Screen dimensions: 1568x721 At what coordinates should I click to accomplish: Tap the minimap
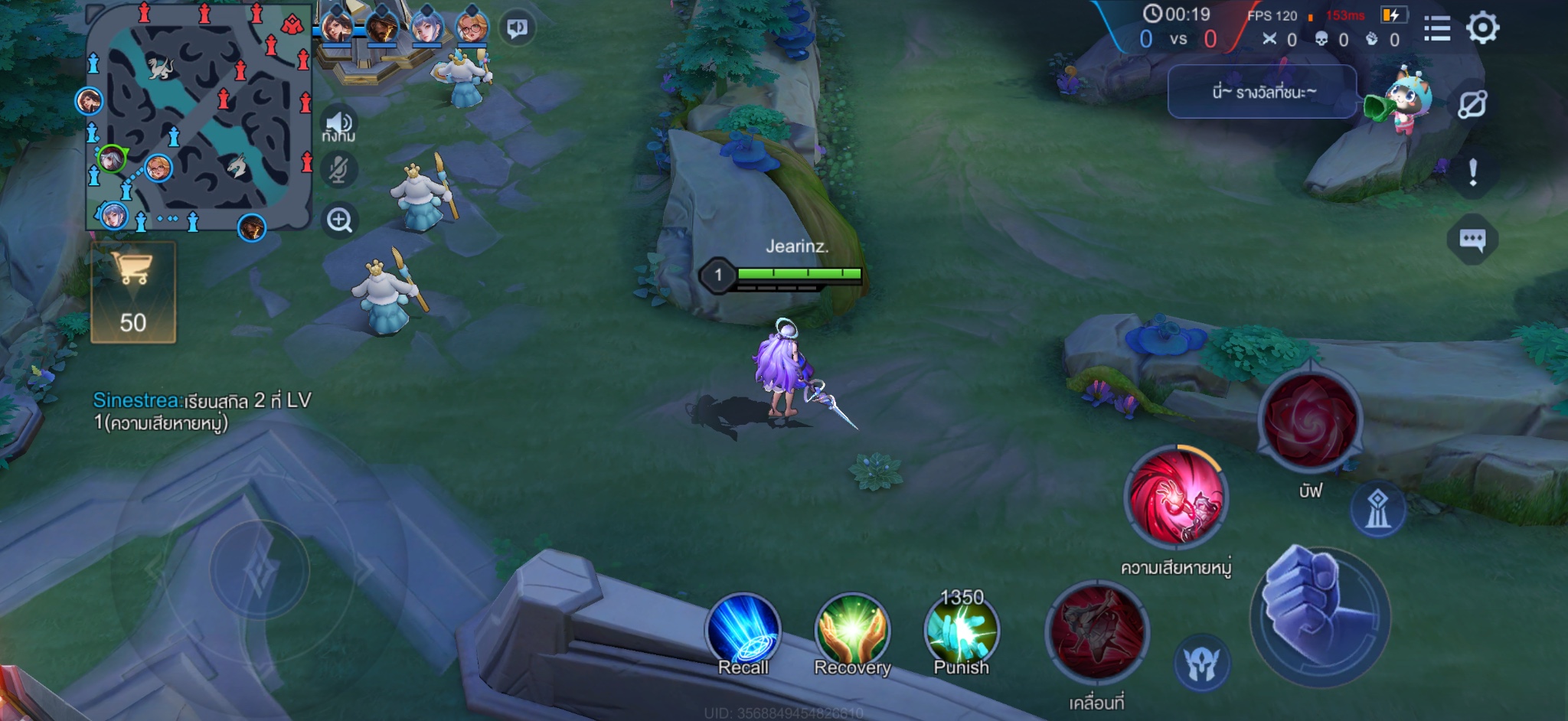click(198, 117)
